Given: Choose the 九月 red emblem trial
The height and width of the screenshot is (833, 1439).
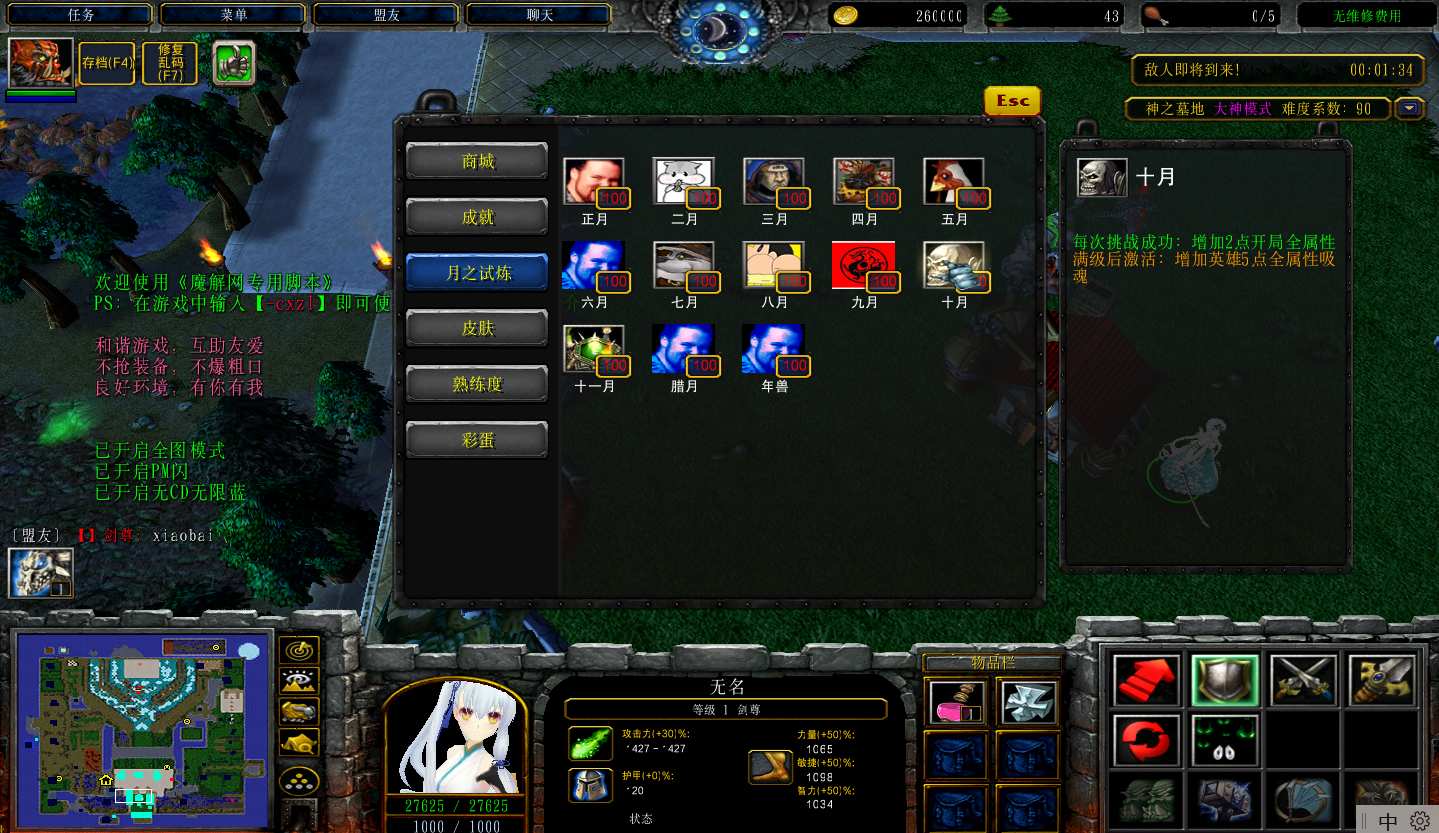Looking at the screenshot, I should (864, 266).
